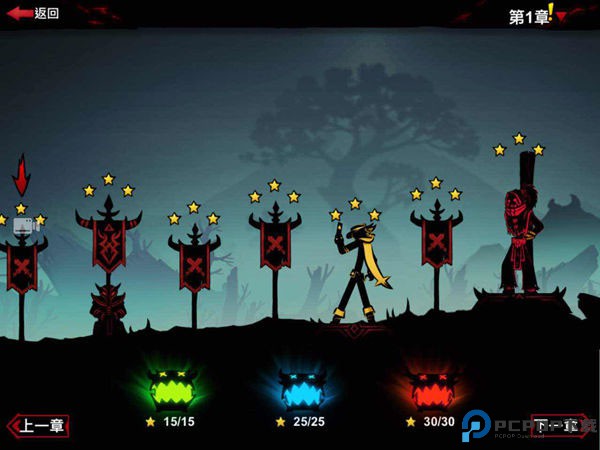Viewport: 600px width, 450px height.
Task: Go to previous chapter with 上一章
Action: 38,426
